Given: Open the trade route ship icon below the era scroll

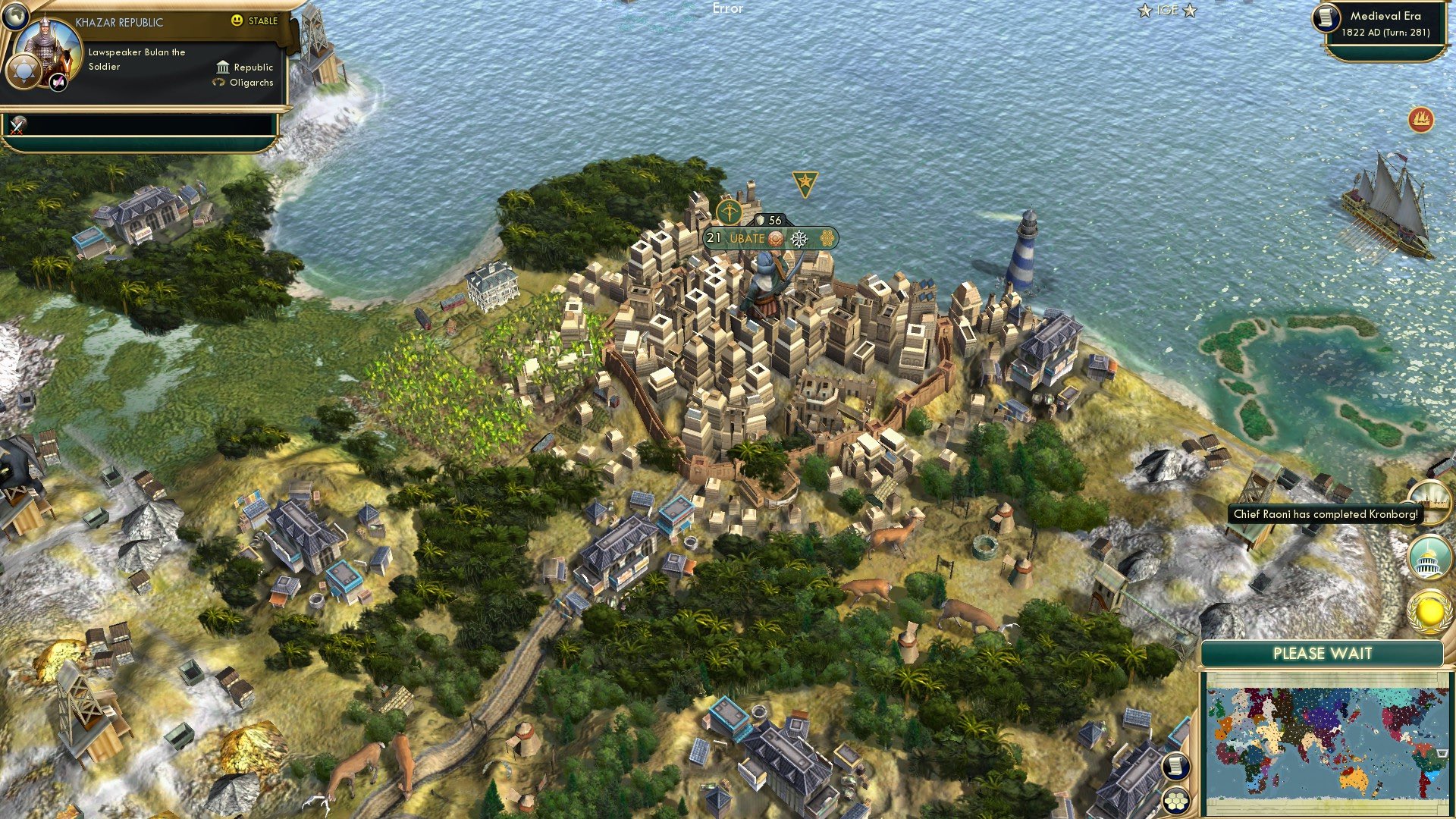Looking at the screenshot, I should 1423,118.
